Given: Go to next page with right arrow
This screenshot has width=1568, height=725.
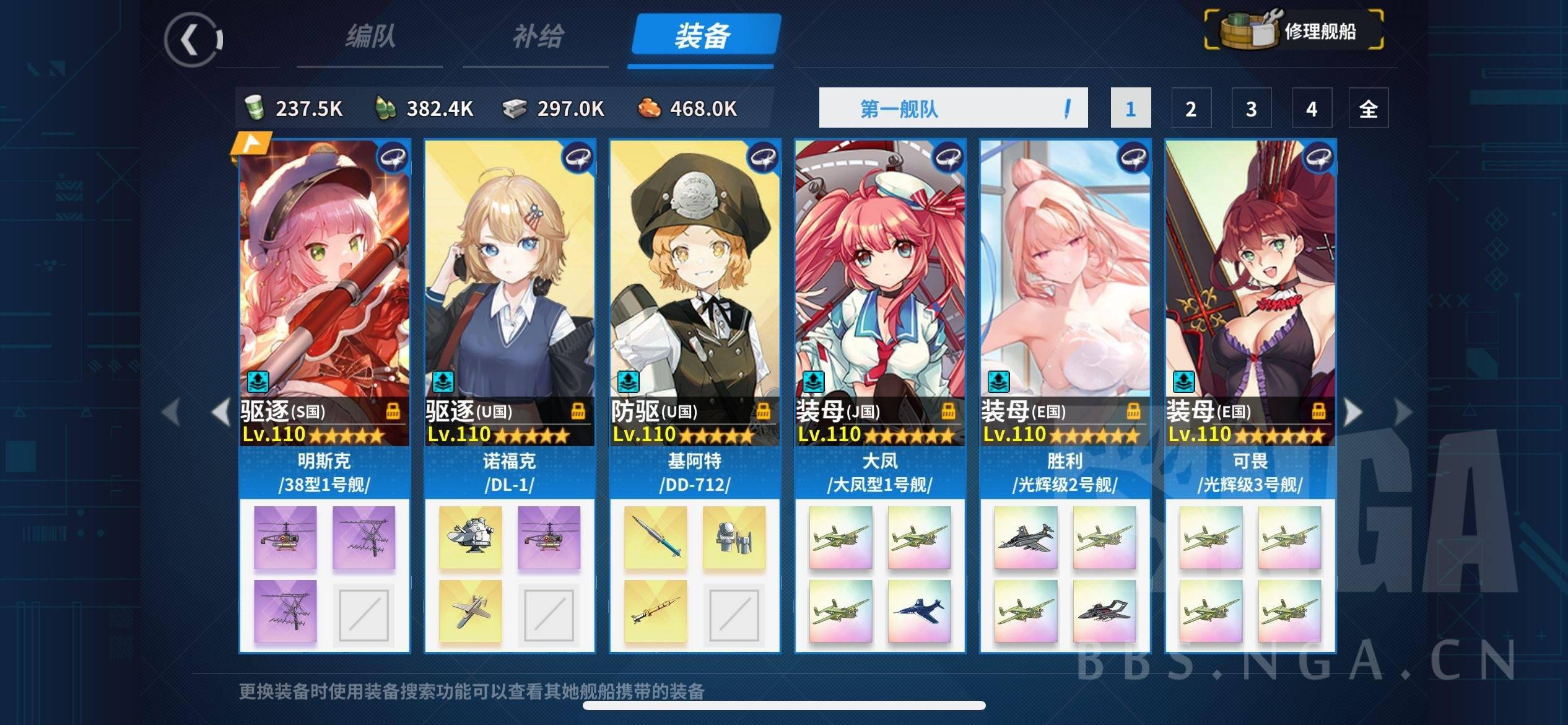Looking at the screenshot, I should pyautogui.click(x=1354, y=412).
